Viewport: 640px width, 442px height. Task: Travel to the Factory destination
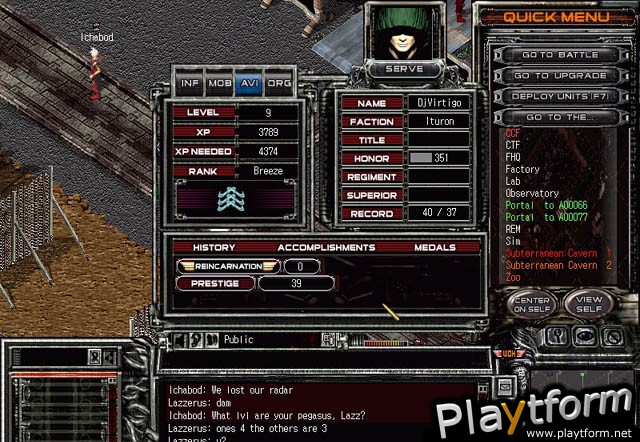(523, 169)
